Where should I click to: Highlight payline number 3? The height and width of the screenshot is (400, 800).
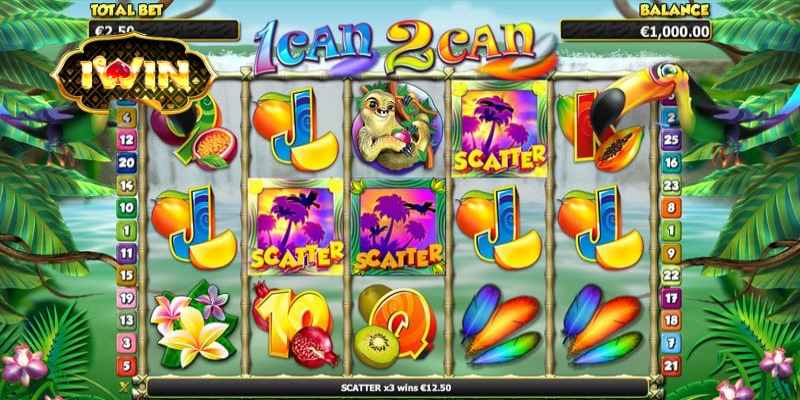point(127,344)
